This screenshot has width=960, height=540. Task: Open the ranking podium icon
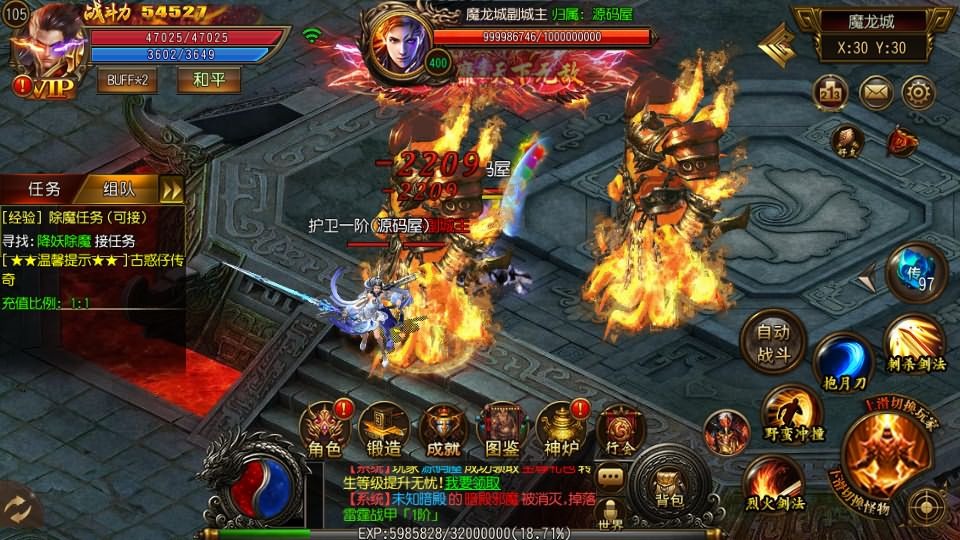pos(831,93)
